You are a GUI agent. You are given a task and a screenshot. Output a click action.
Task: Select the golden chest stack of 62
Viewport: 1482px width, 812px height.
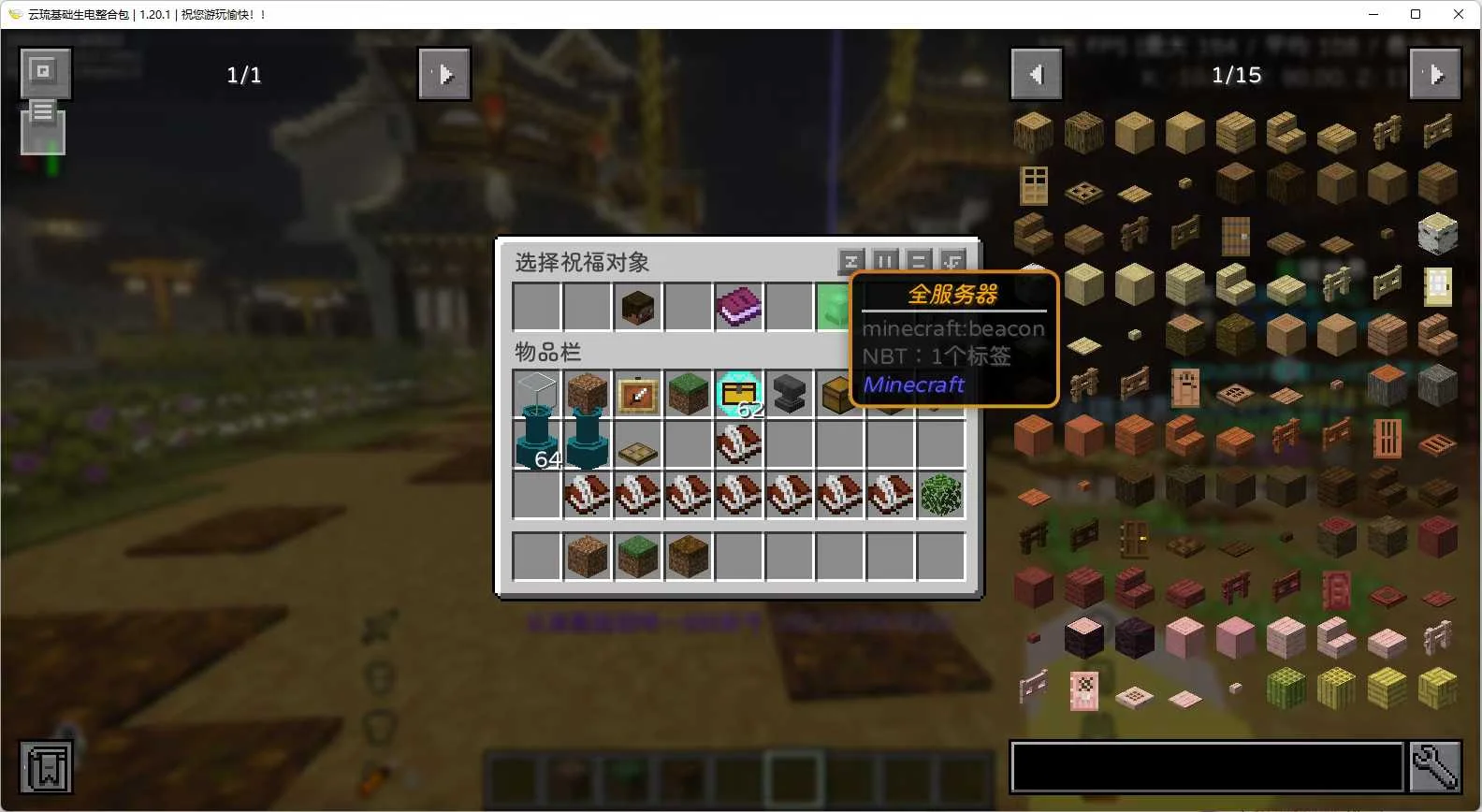tap(738, 395)
